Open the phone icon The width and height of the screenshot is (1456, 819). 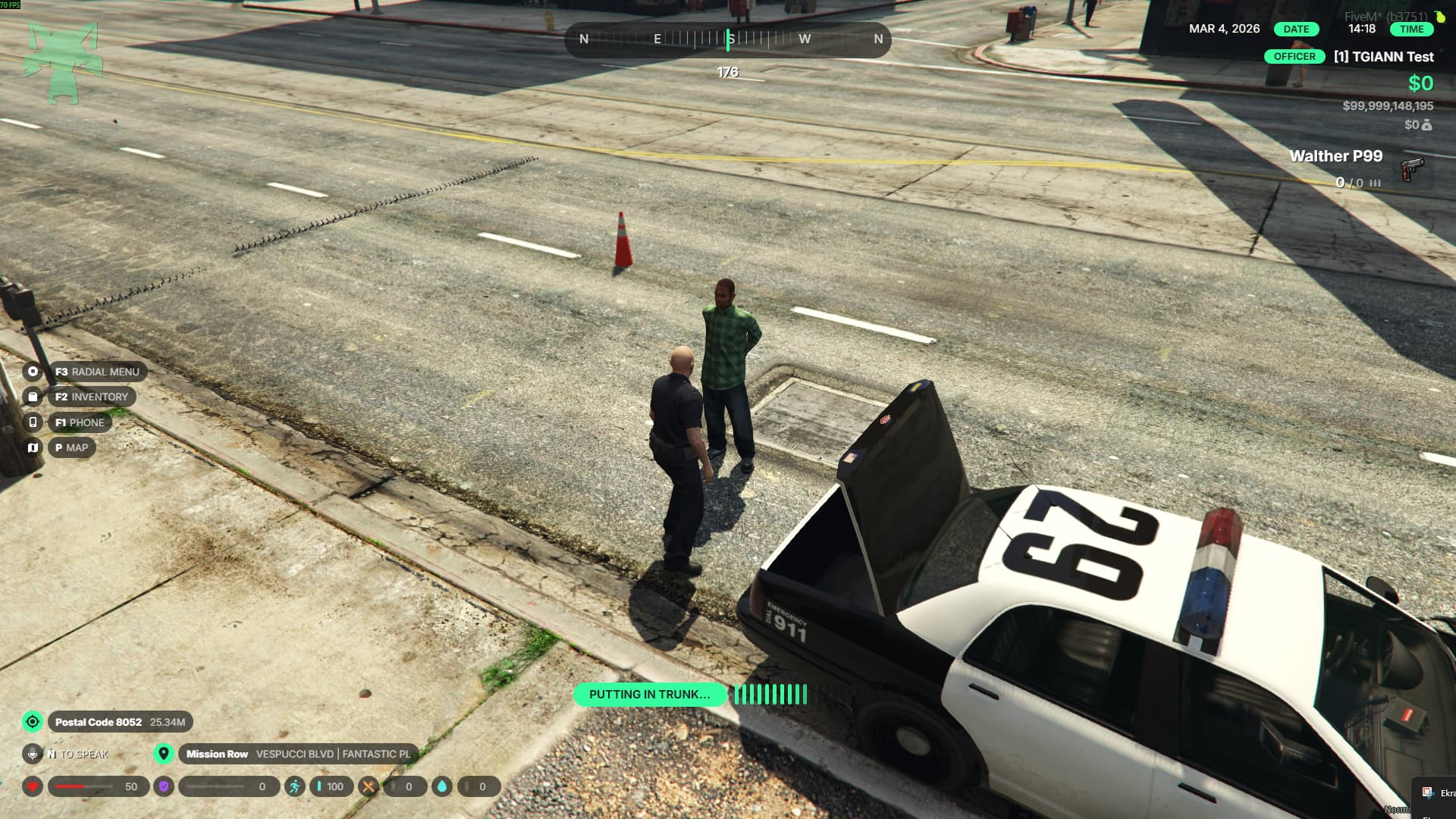33,422
